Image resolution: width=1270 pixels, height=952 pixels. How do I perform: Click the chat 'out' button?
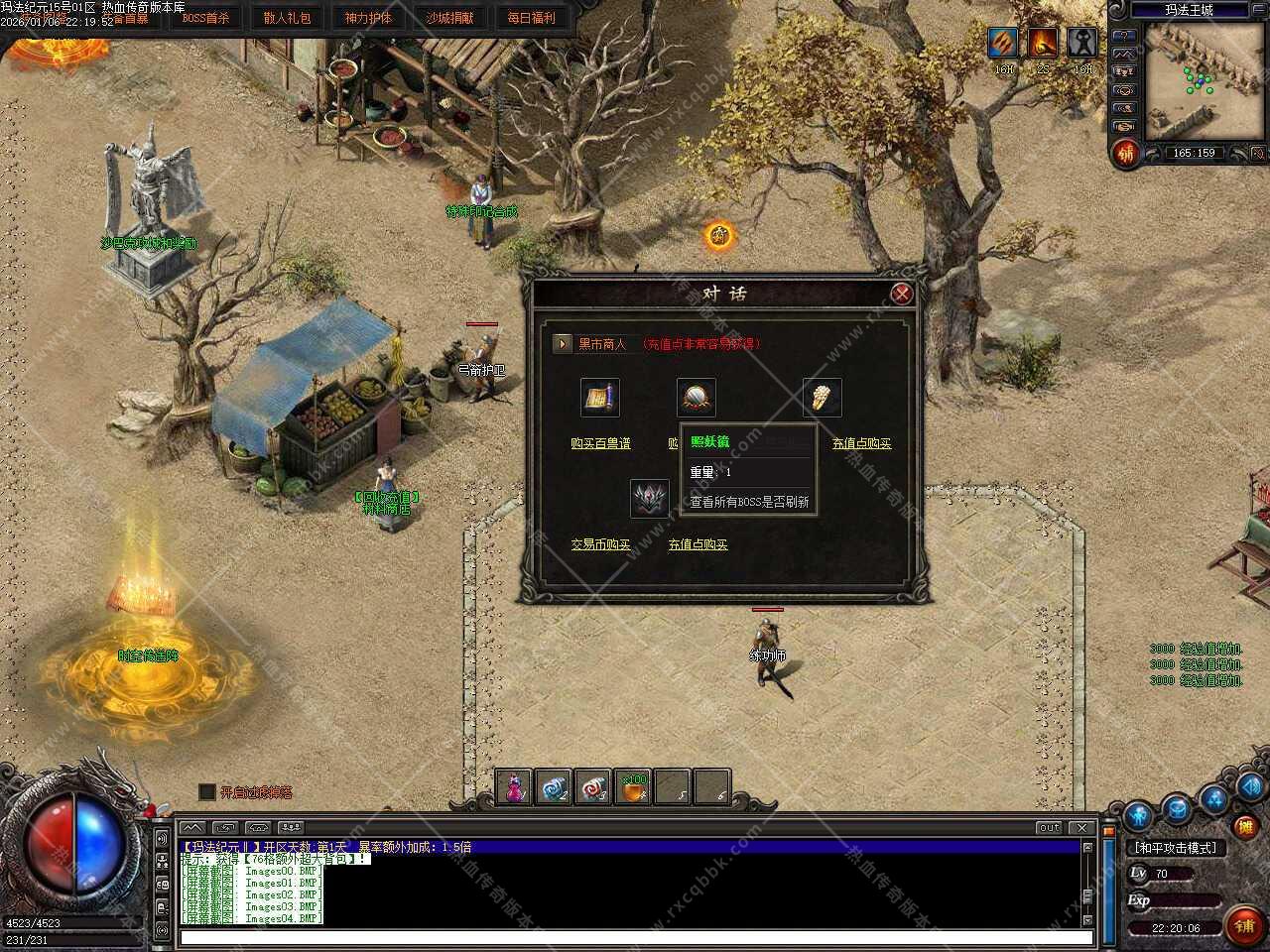[1049, 827]
